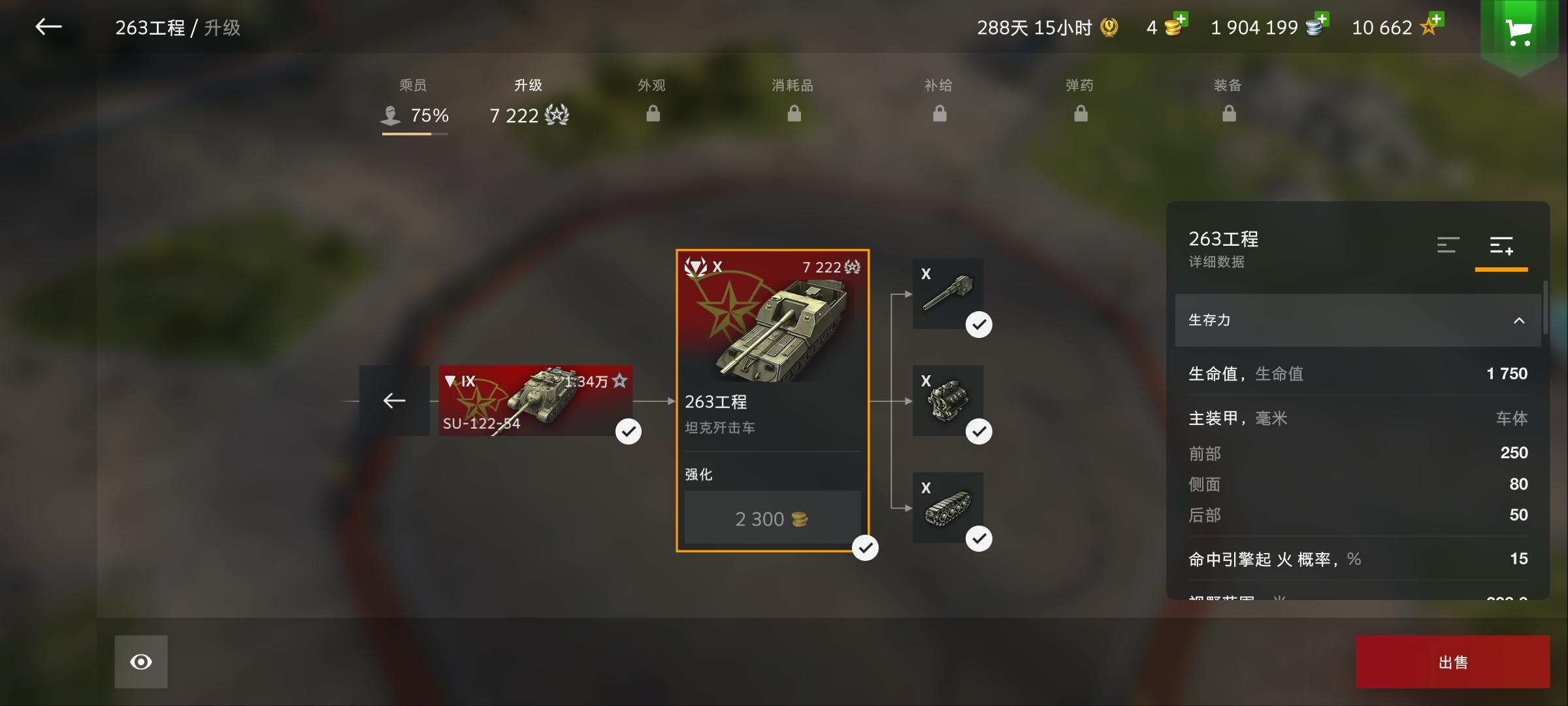Click the 出售 sell button

point(1452,661)
